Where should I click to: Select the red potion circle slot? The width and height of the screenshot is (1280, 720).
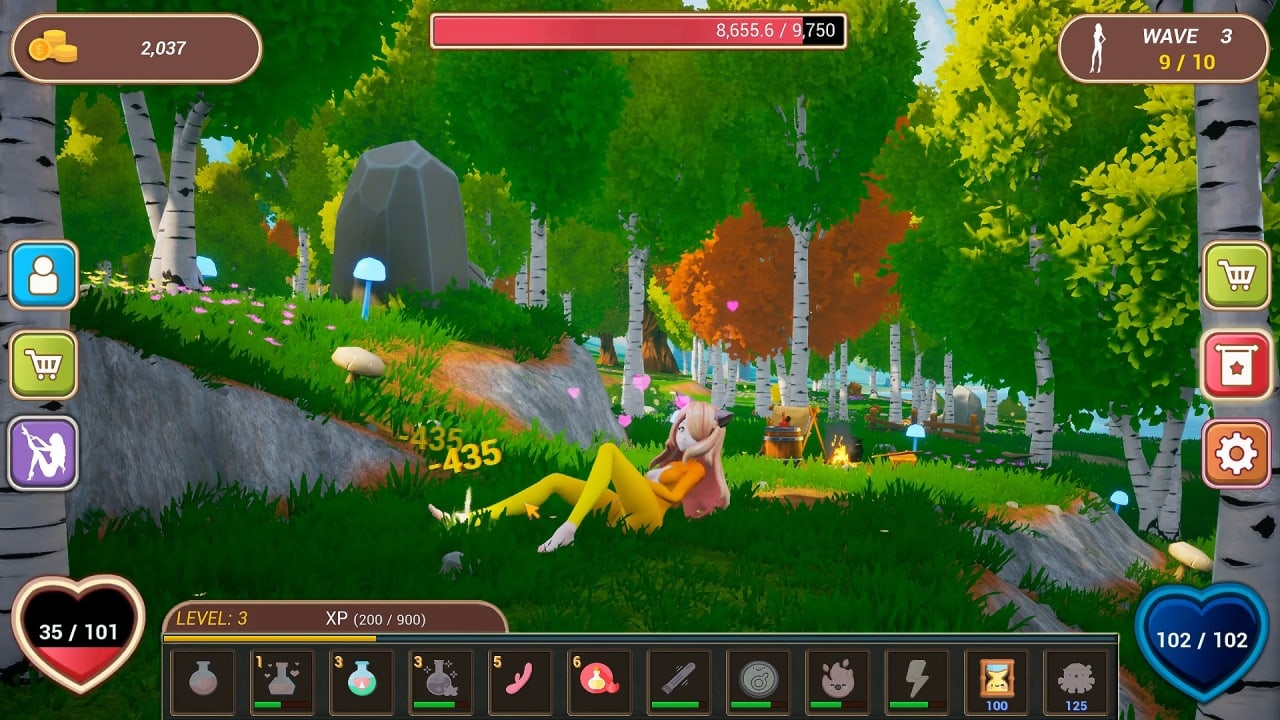click(x=599, y=681)
